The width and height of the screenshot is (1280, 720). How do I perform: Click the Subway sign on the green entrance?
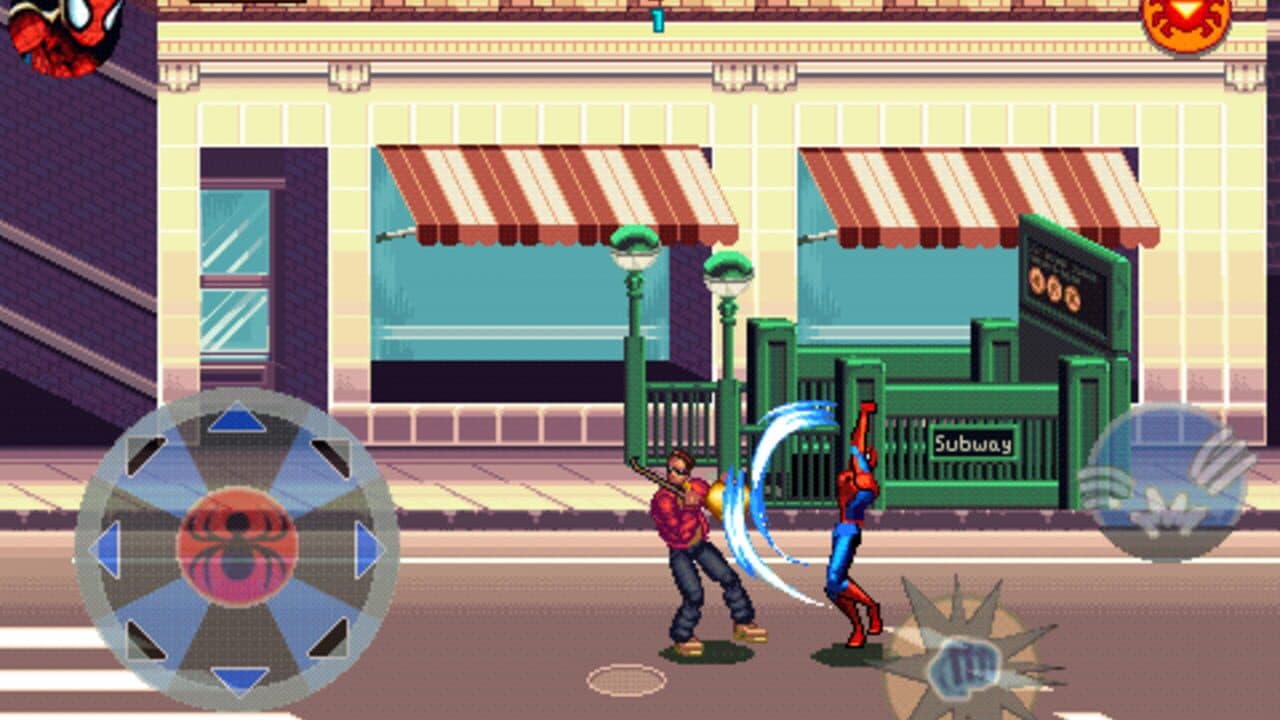(x=972, y=440)
